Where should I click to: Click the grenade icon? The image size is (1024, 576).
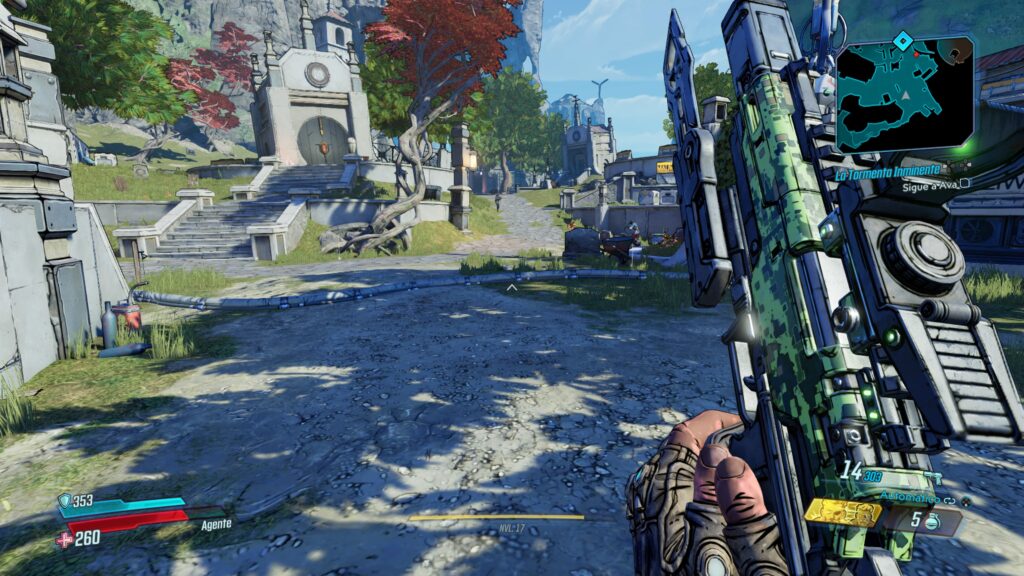[930, 521]
